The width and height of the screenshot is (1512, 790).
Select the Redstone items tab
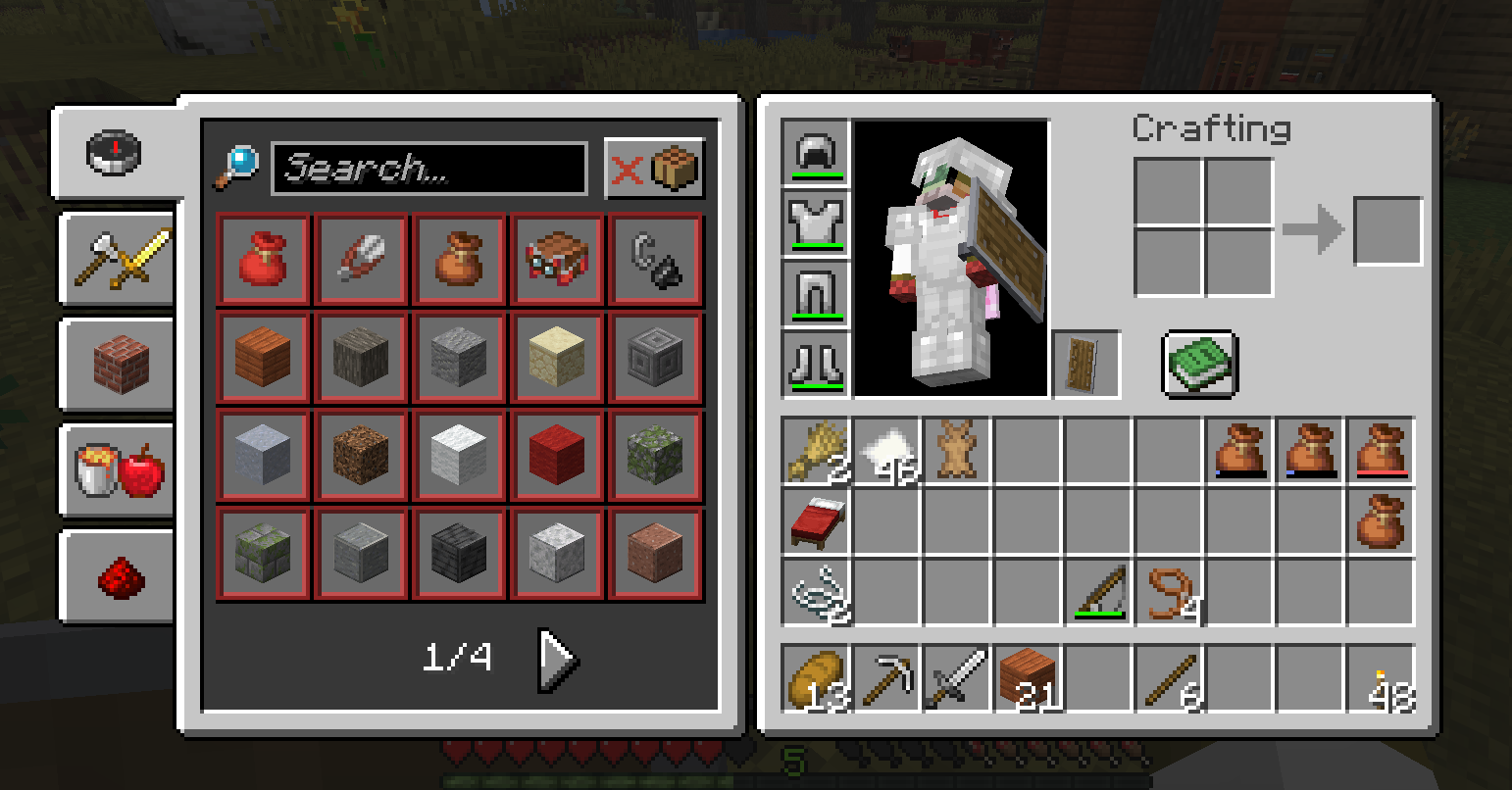coord(117,580)
